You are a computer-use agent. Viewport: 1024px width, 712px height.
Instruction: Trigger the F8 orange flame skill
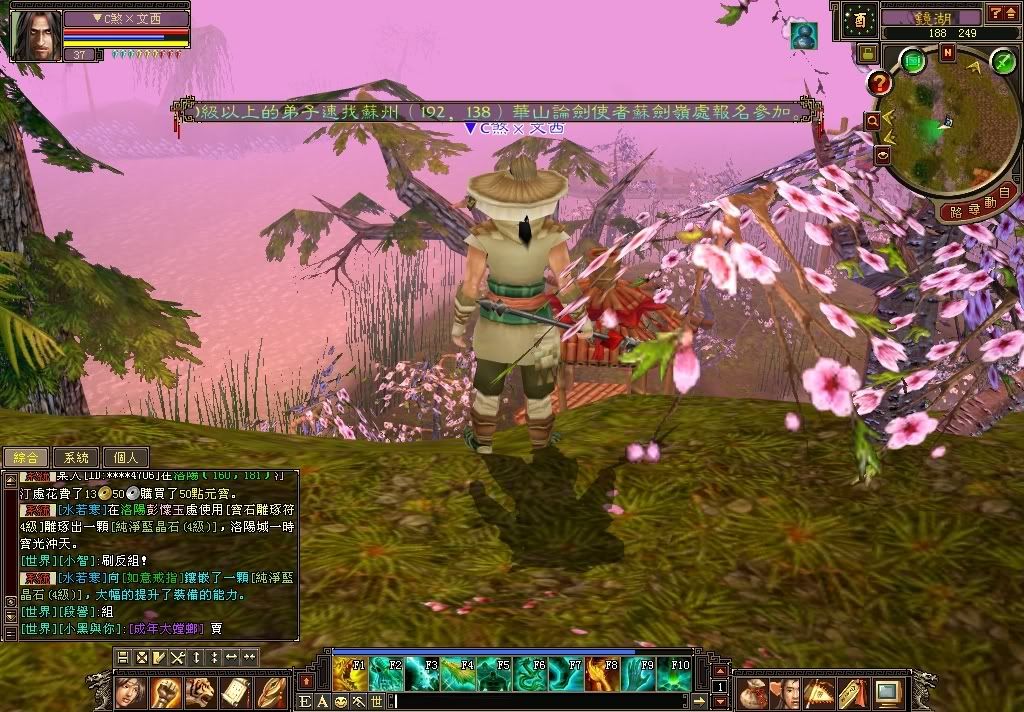[602, 674]
